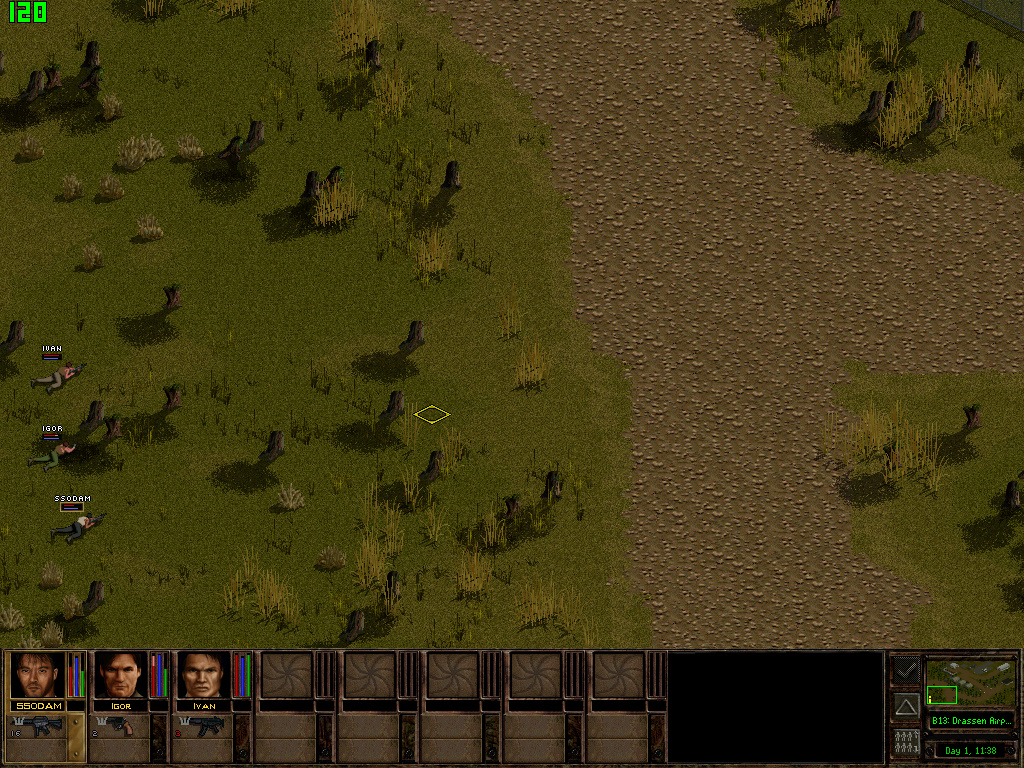Click Ssodam's name label
This screenshot has height=768, width=1024.
tap(37, 706)
